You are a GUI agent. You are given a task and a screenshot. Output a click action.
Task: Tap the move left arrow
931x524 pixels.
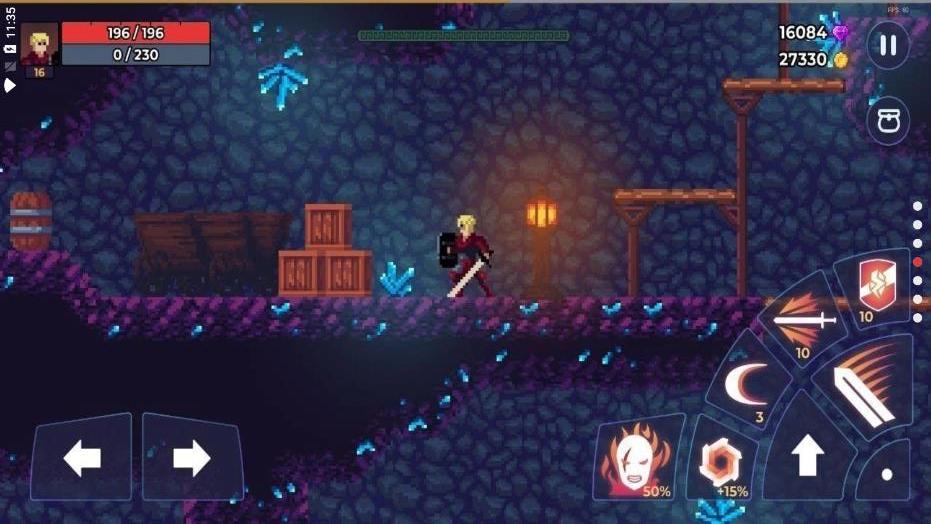[82, 458]
